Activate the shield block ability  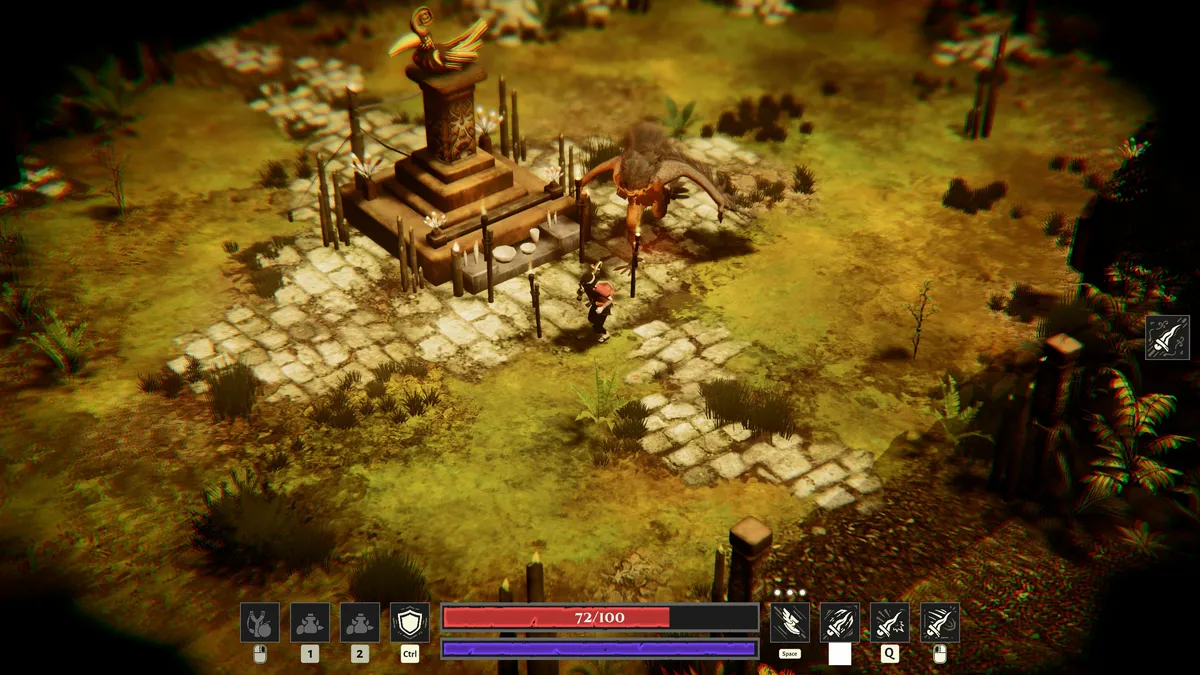[x=410, y=622]
